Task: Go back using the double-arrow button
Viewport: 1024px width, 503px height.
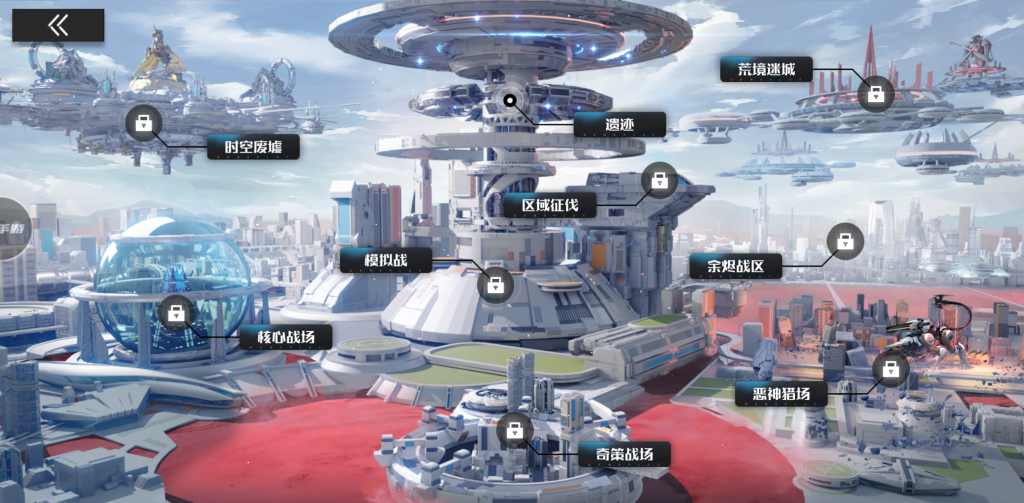Action: tap(58, 26)
